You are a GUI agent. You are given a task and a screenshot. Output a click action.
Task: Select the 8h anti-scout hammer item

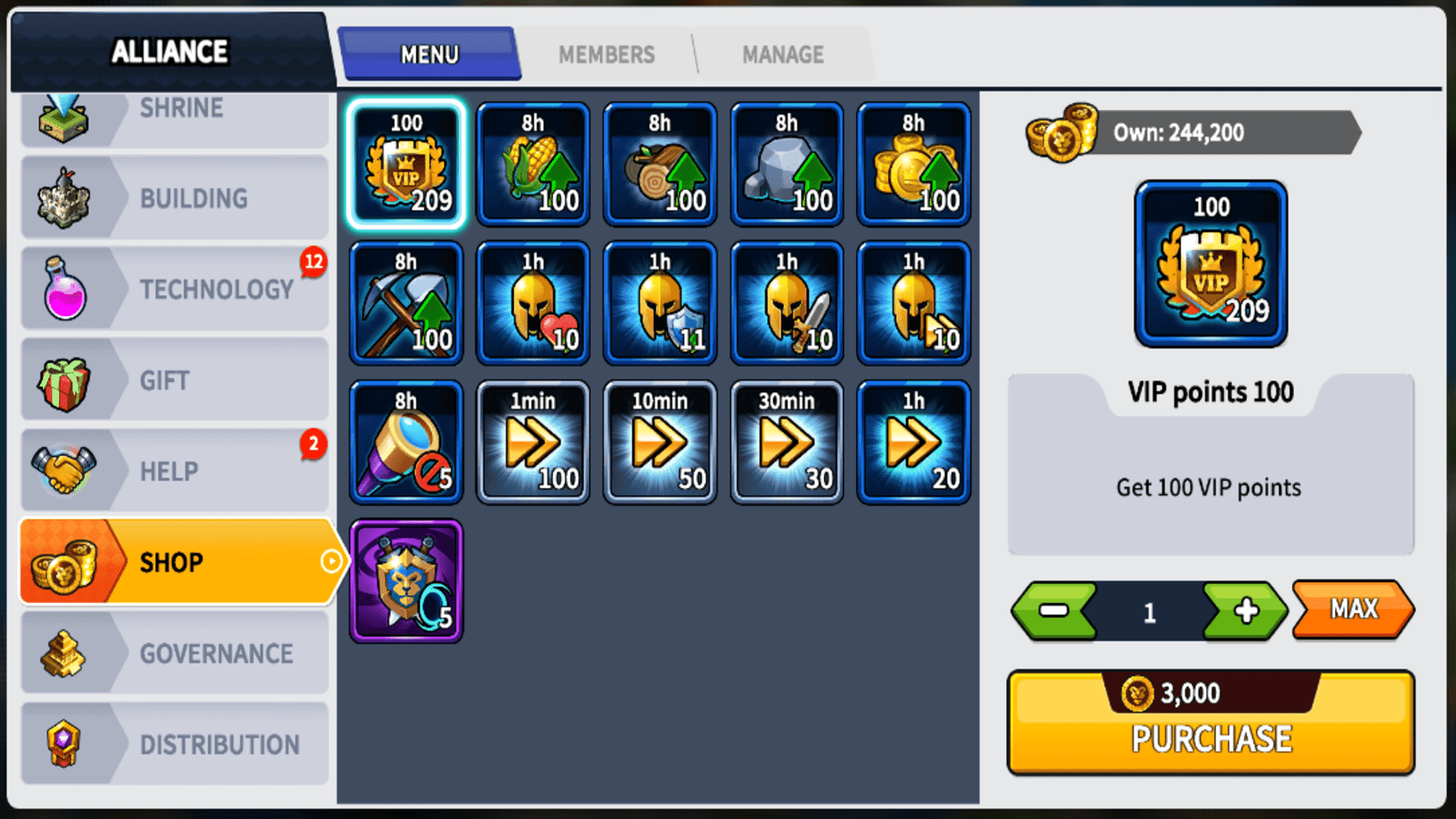(406, 441)
